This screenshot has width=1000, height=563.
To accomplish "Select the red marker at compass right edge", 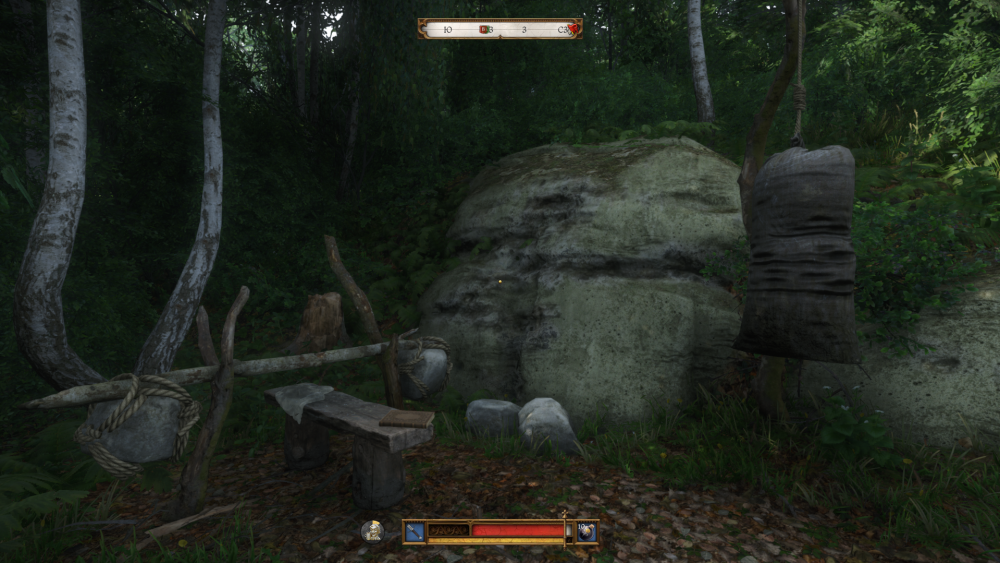I will click(572, 29).
